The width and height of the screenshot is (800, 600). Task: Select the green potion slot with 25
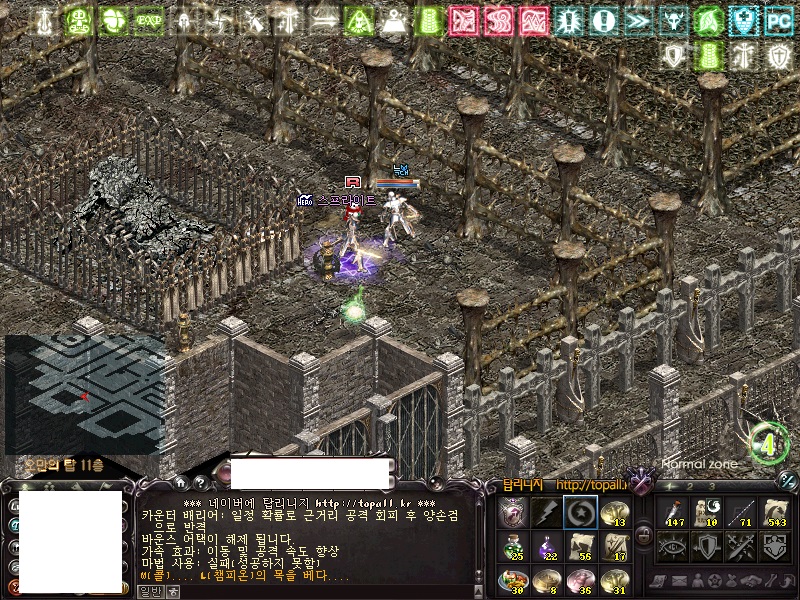[512, 547]
